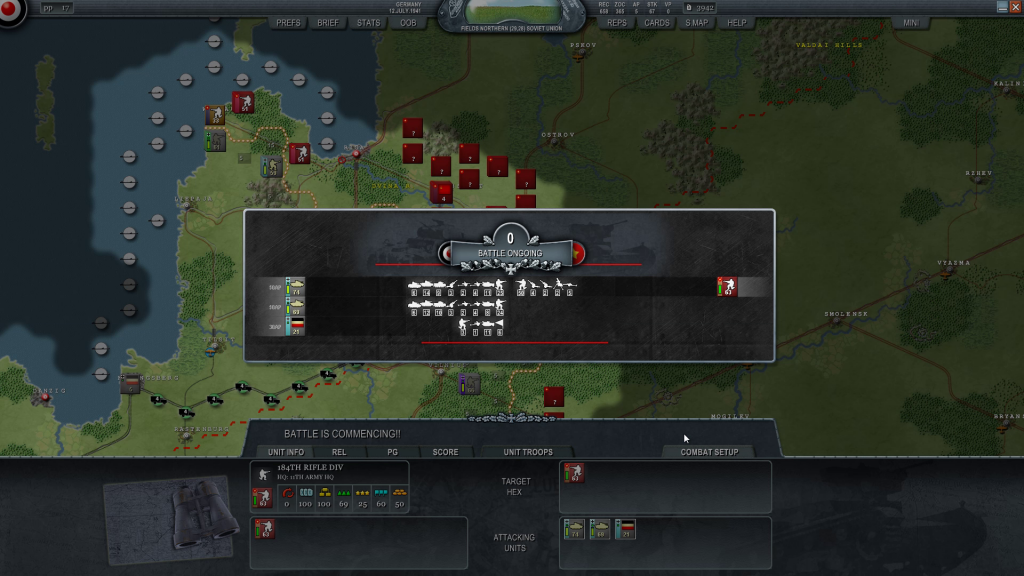Open the COMBAT SETUP tab
This screenshot has width=1024, height=576.
point(709,452)
